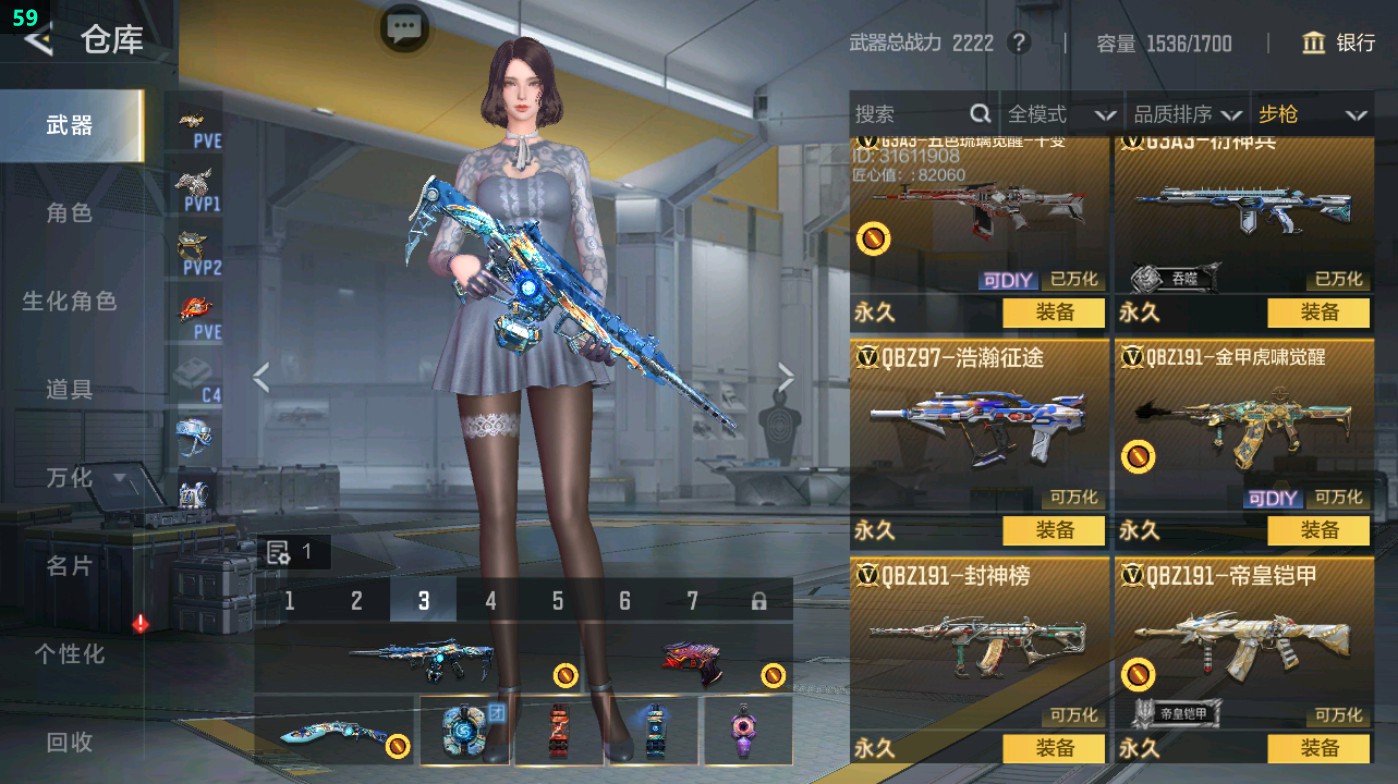
Task: Equip the QBZ97-浩瀚征途 rifle
Action: [x=1054, y=531]
